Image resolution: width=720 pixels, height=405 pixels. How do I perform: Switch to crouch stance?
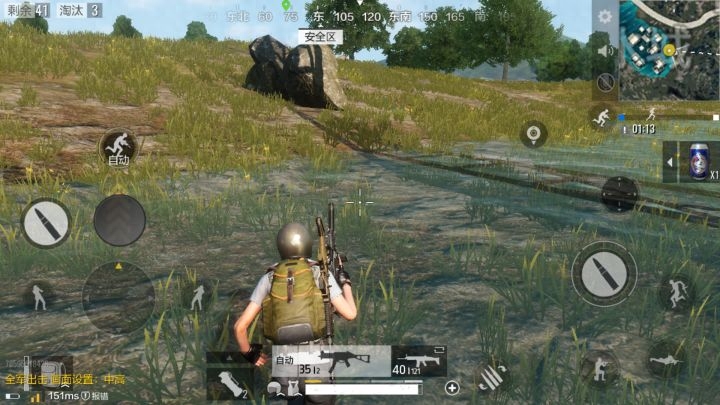pyautogui.click(x=600, y=366)
